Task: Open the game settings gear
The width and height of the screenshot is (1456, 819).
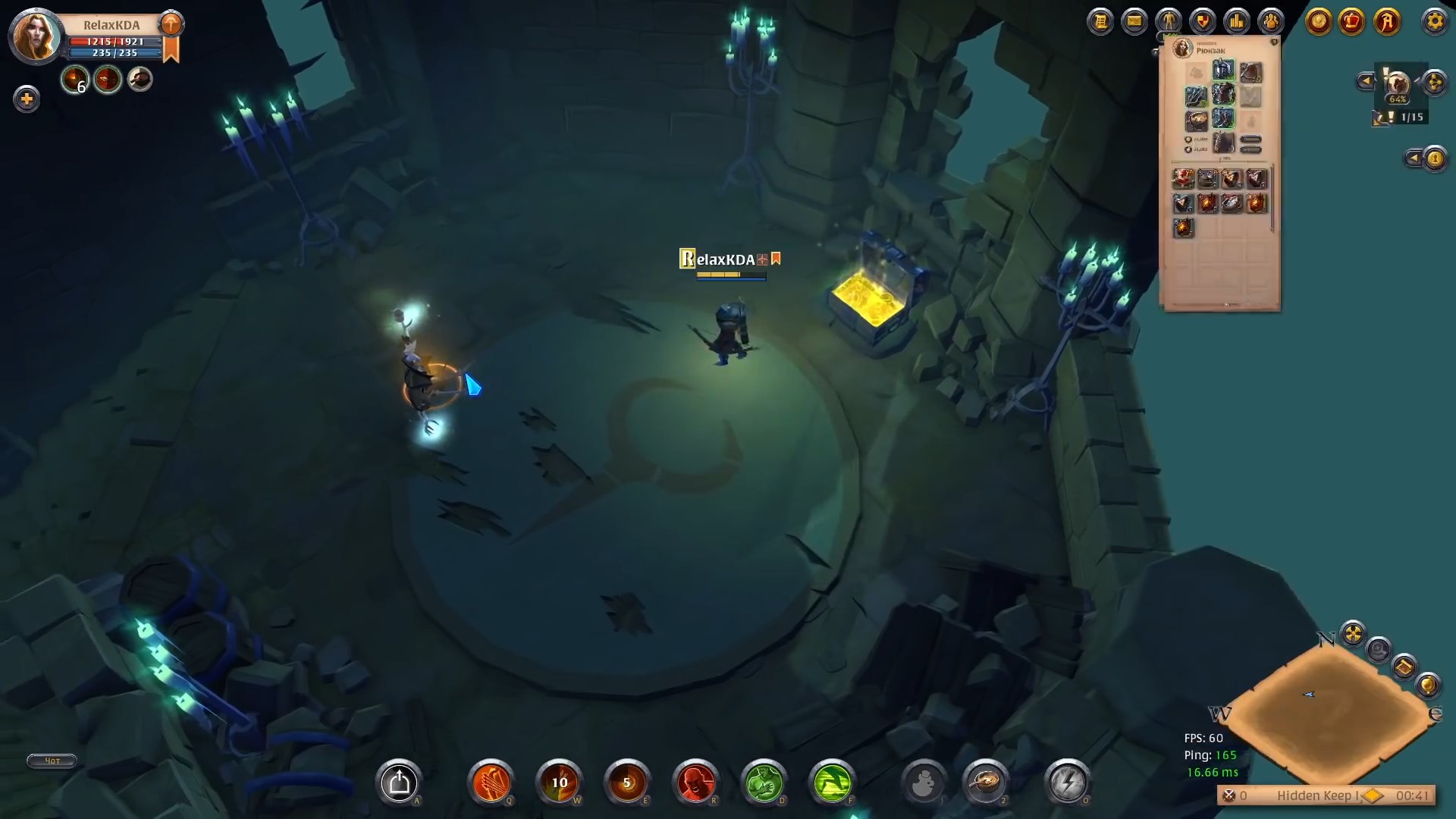Action: pos(1436,21)
